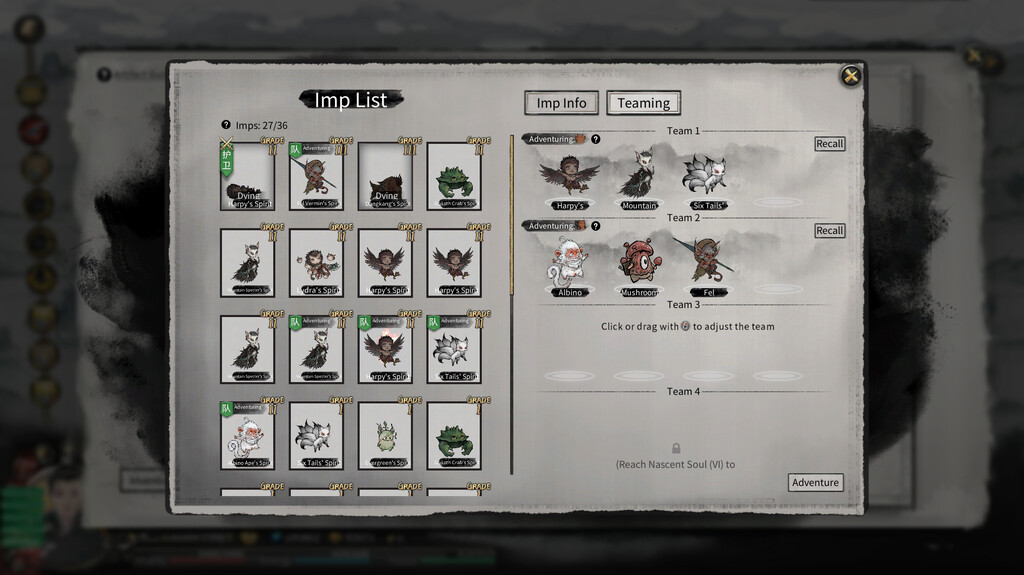Screen dimensions: 1024x575
Task: Show the Team 1 adventuring help tooltip
Action: 596,140
